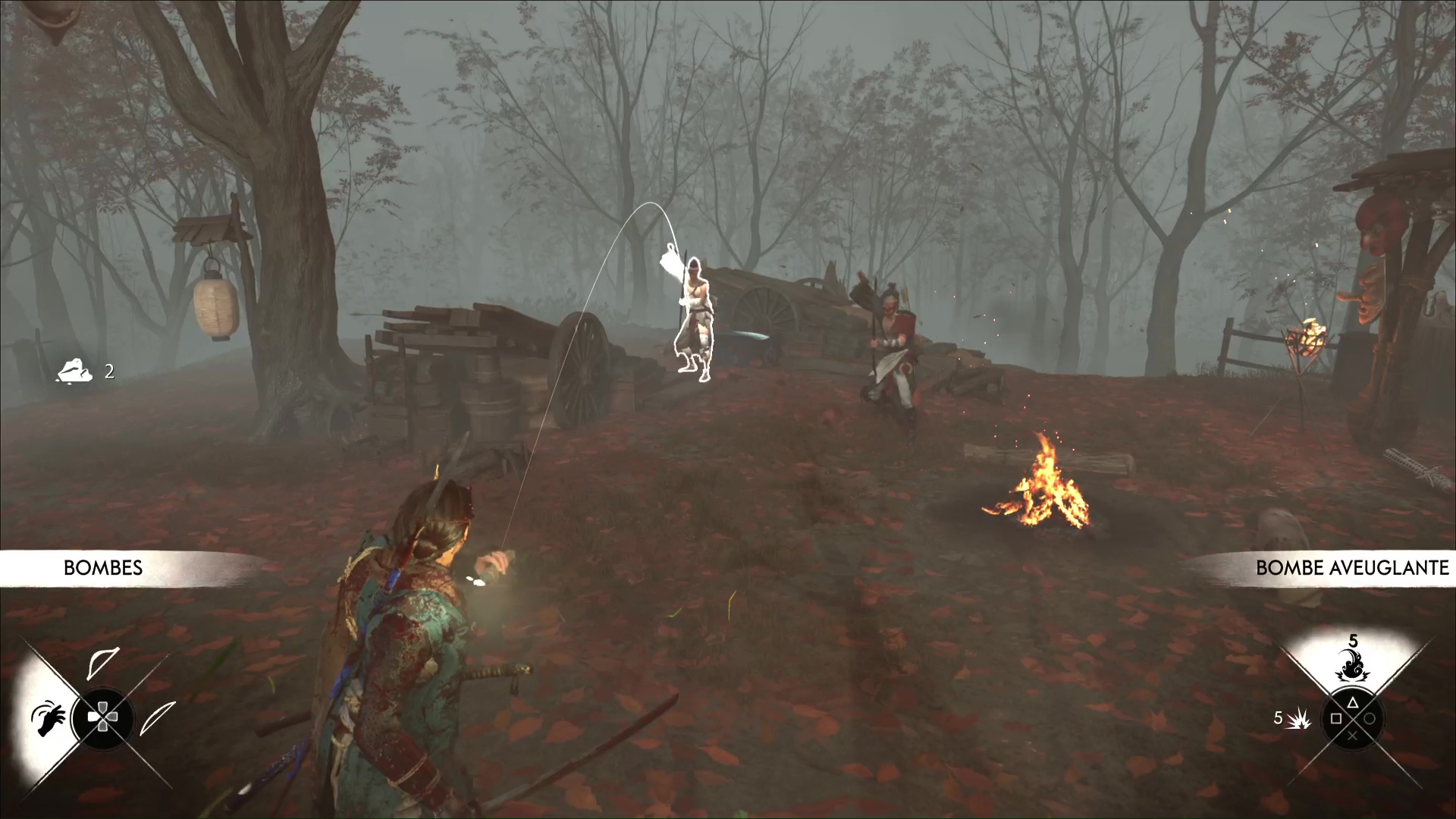Click the white rock resource icon
This screenshot has width=1456, height=819.
(75, 371)
